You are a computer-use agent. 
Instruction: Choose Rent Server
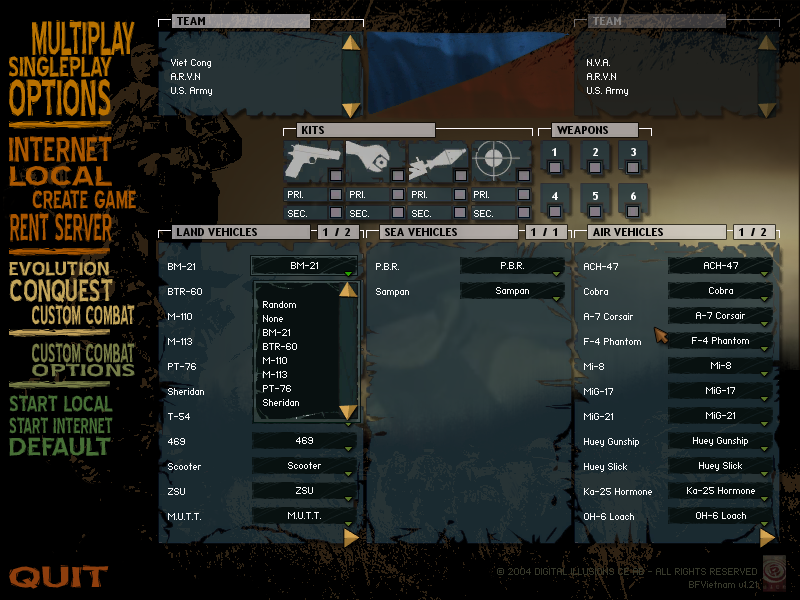click(x=60, y=228)
